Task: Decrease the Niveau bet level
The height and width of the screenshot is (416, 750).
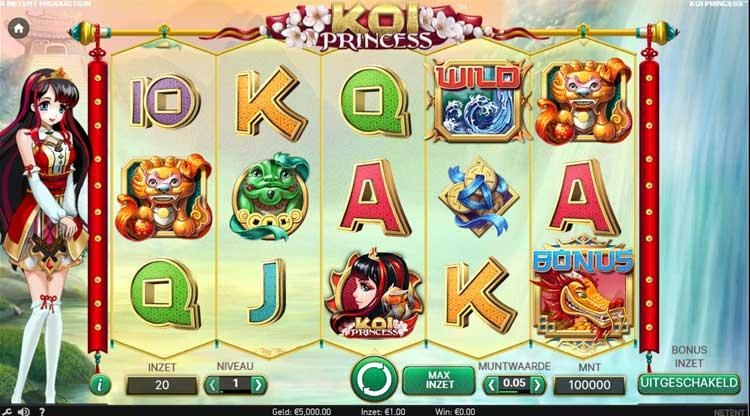Action: [x=212, y=384]
